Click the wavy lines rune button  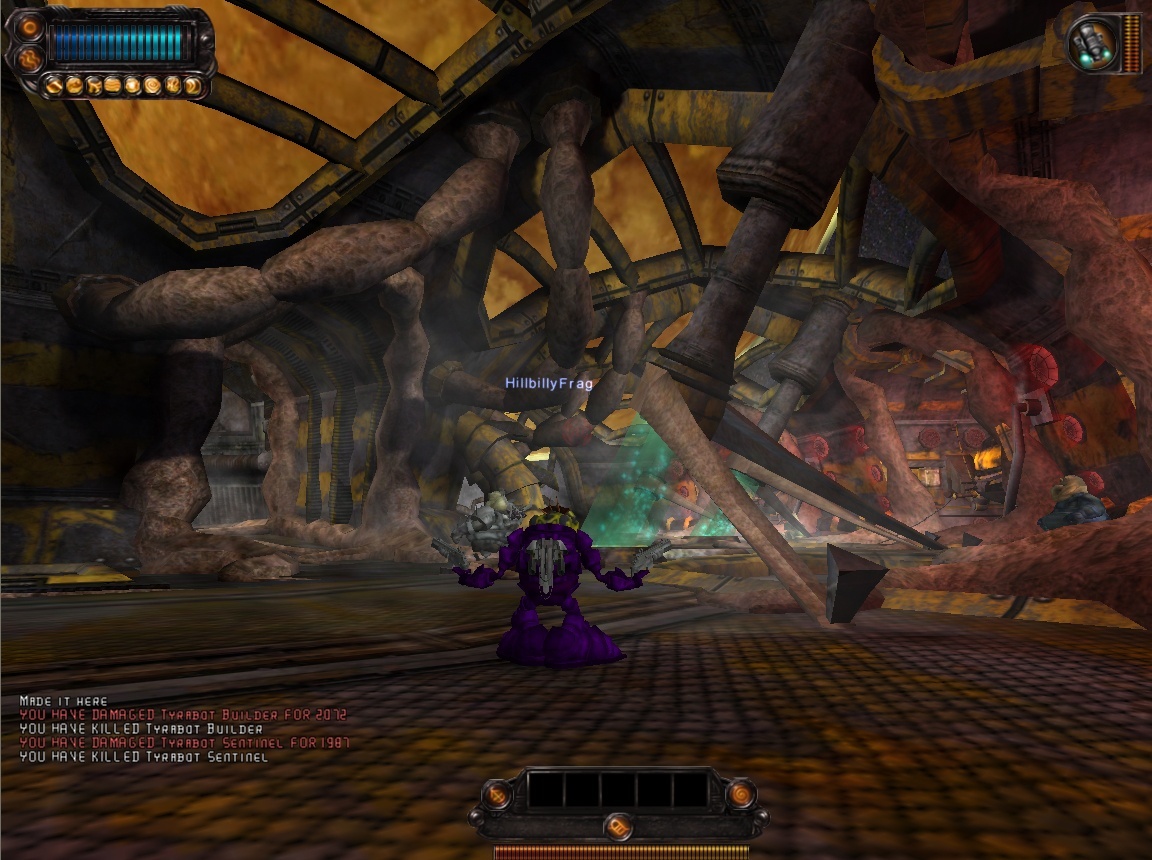(29, 59)
